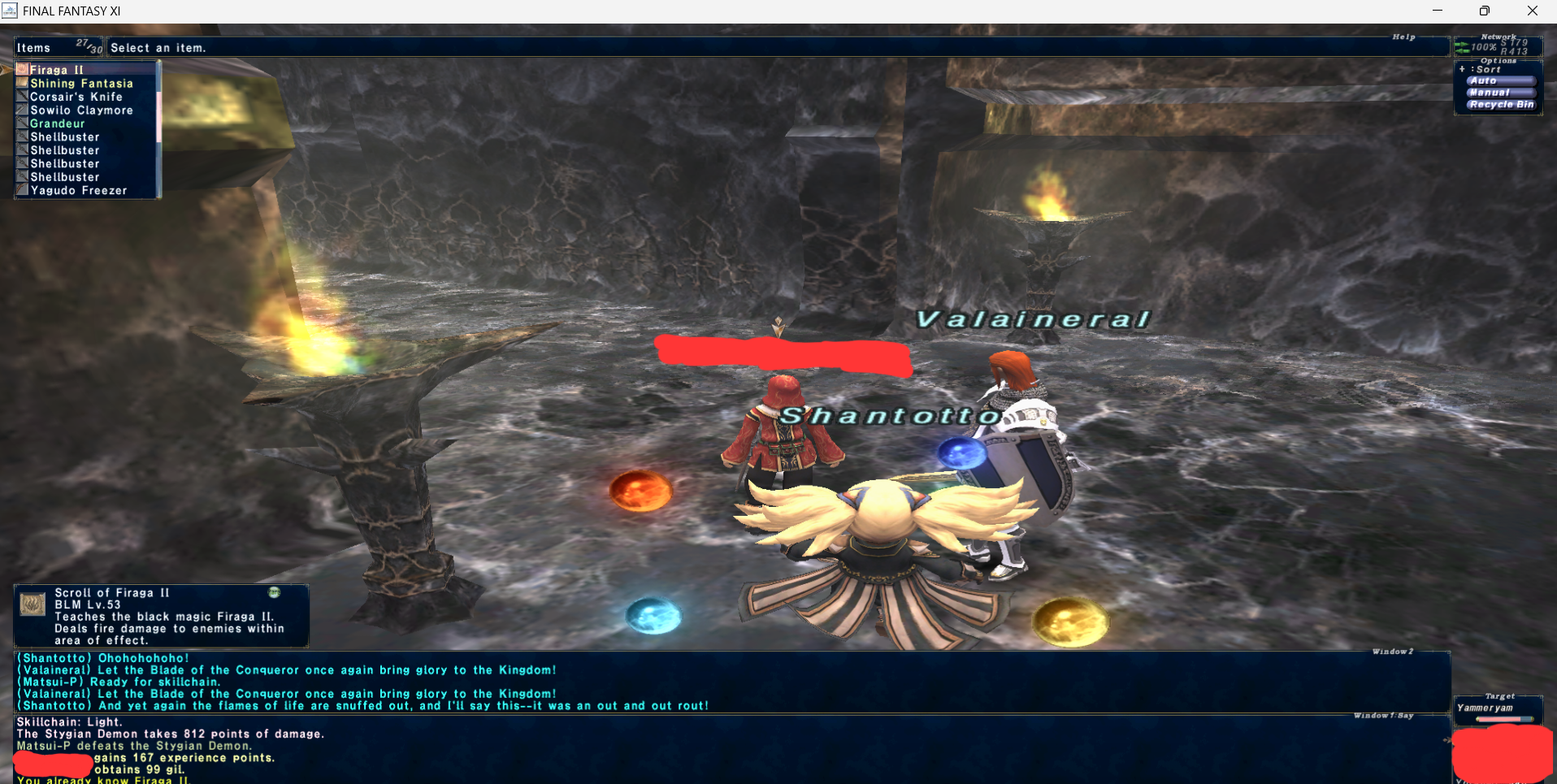Choose Shining Fantasia from the item list

(x=81, y=84)
